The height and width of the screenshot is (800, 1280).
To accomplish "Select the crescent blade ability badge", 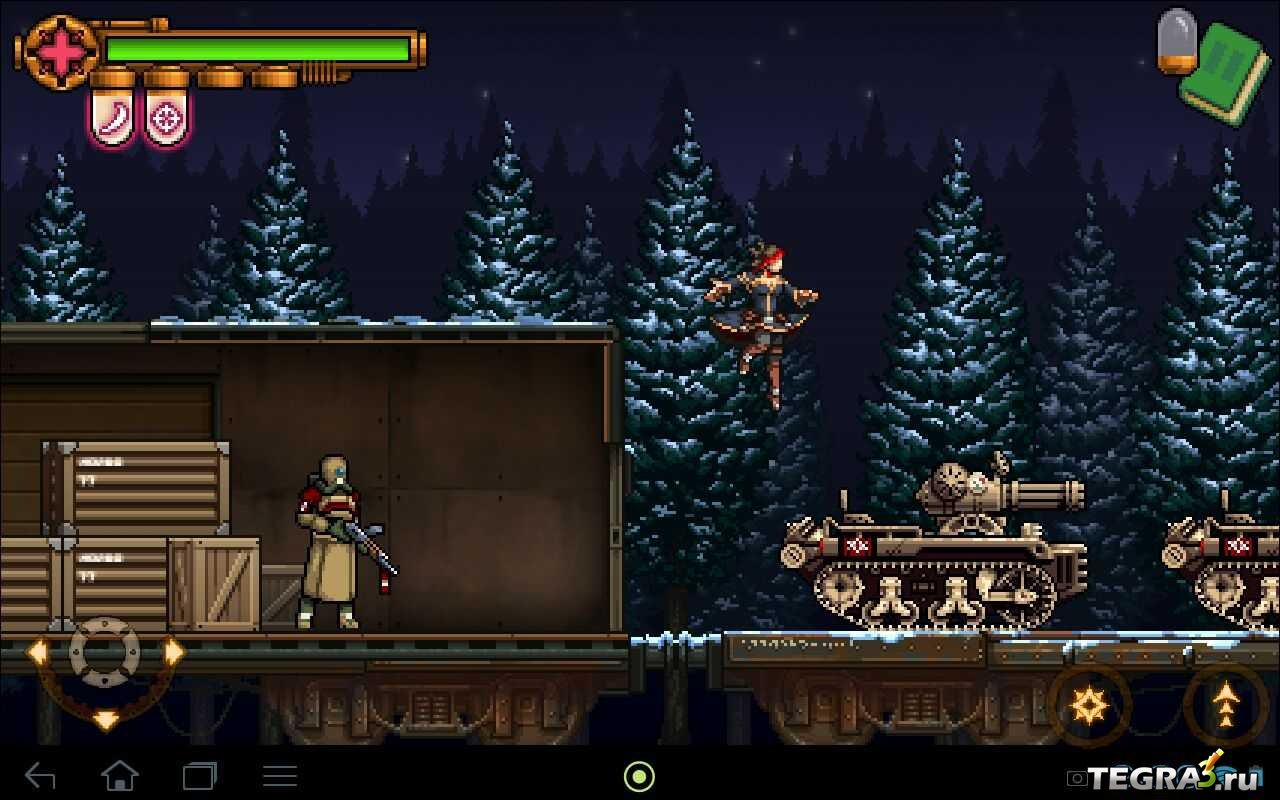I will click(x=112, y=119).
